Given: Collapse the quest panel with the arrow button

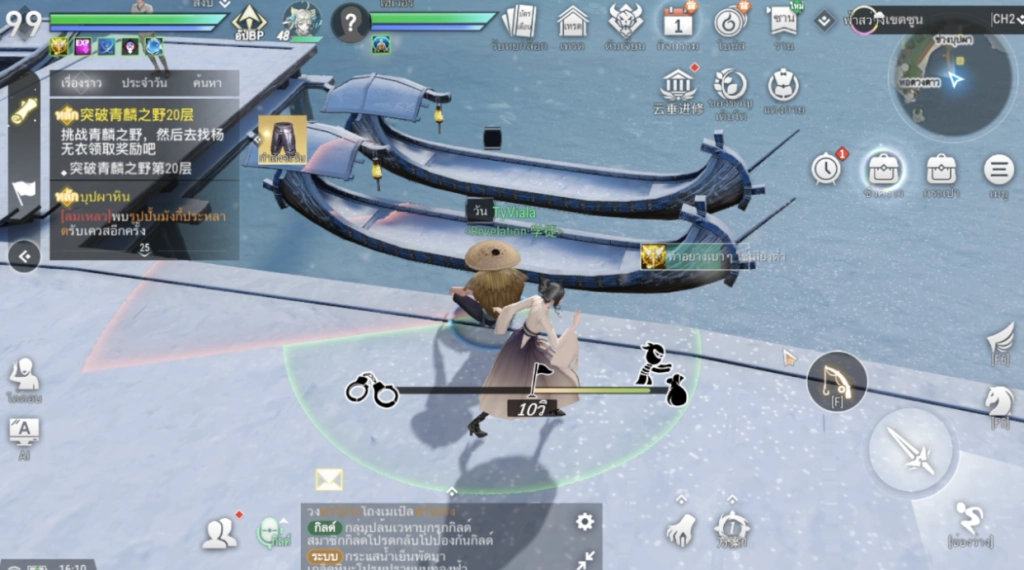Looking at the screenshot, I should [x=24, y=257].
